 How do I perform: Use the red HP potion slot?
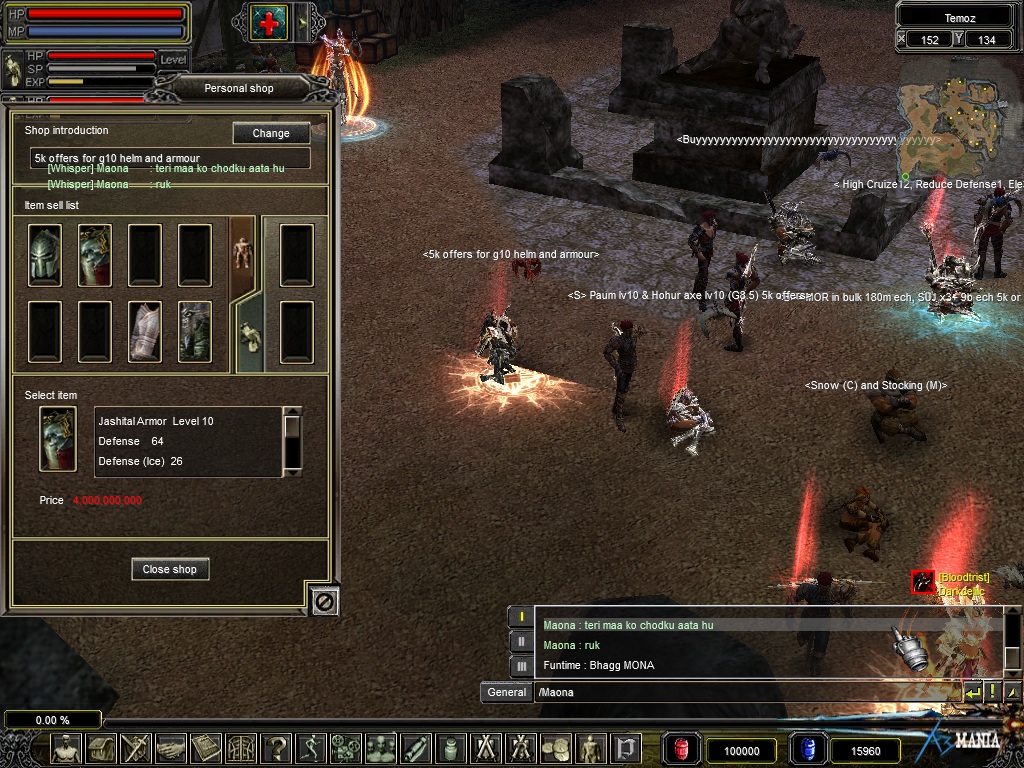point(682,749)
